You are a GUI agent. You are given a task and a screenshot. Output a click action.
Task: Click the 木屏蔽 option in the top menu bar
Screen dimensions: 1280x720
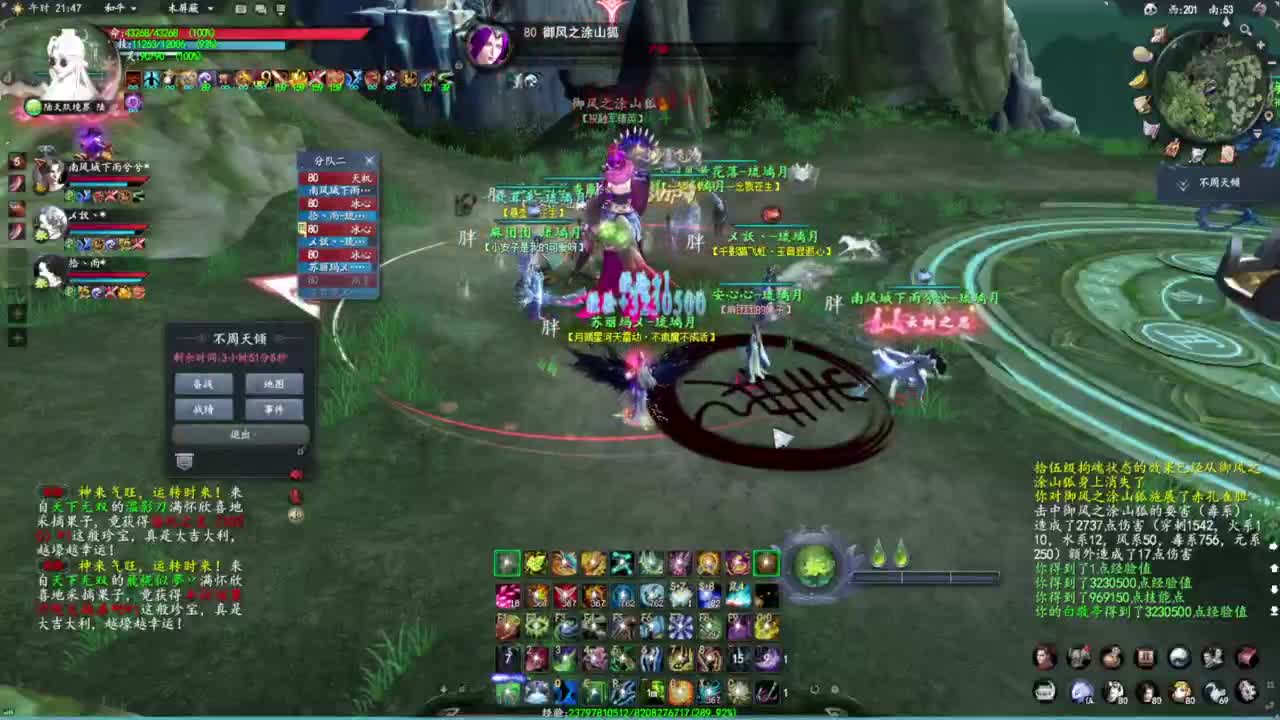(x=183, y=9)
